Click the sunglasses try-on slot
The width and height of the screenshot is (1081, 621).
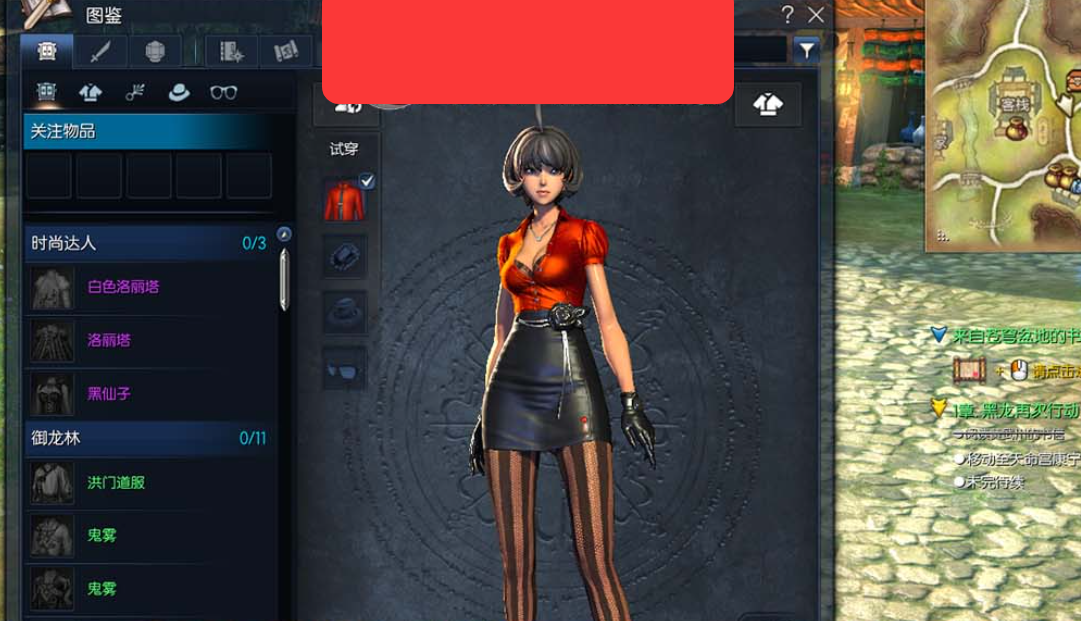tap(344, 370)
